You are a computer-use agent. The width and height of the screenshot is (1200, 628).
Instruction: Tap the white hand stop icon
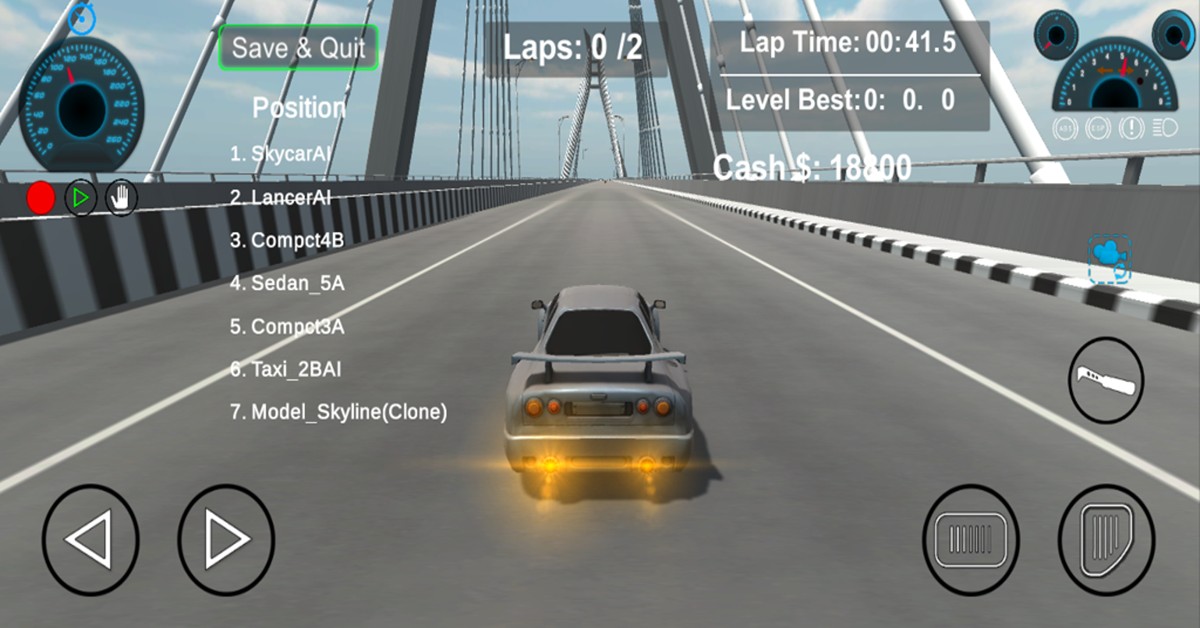[x=121, y=198]
